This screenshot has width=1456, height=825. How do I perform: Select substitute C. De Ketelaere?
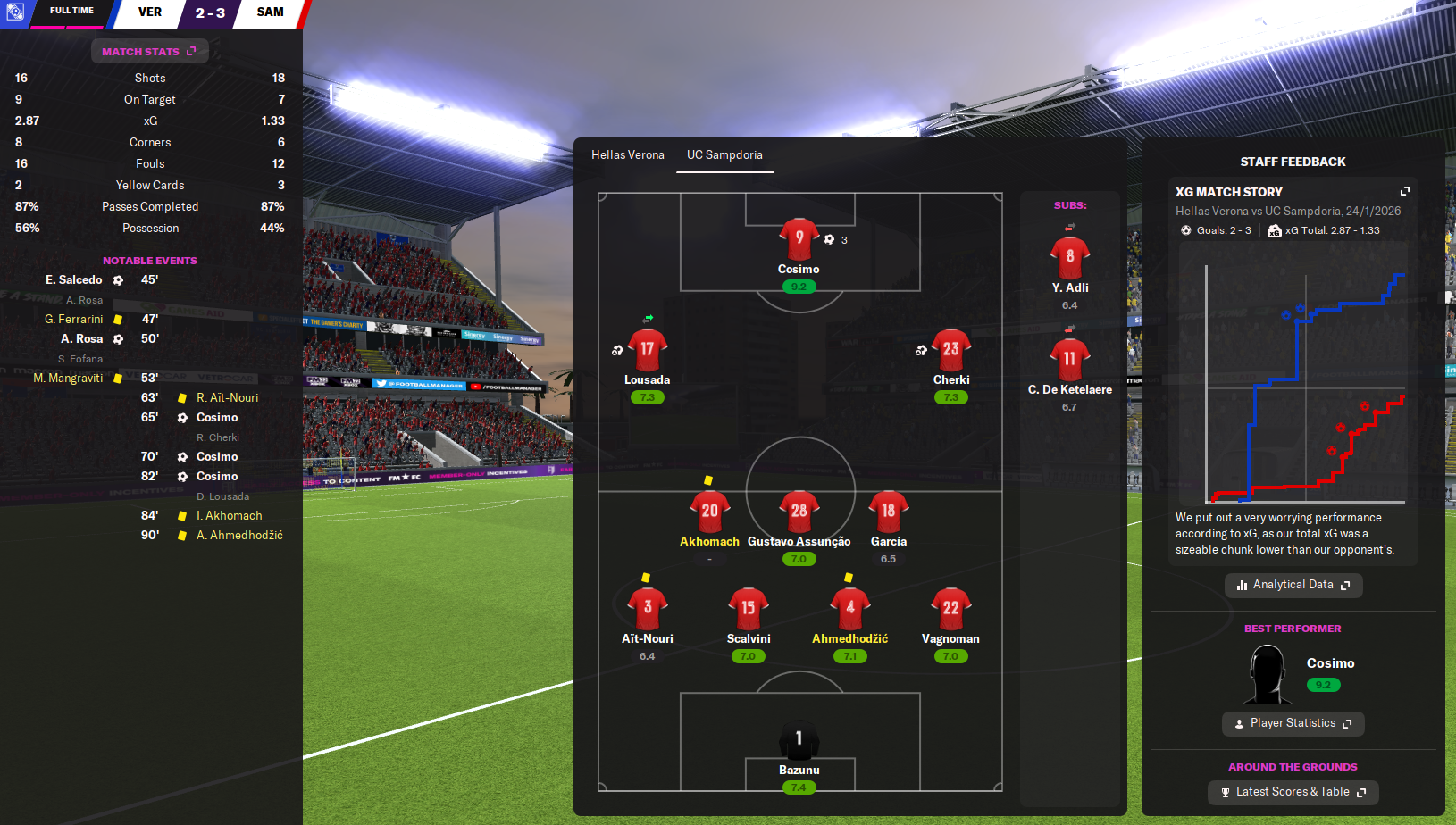1069,360
